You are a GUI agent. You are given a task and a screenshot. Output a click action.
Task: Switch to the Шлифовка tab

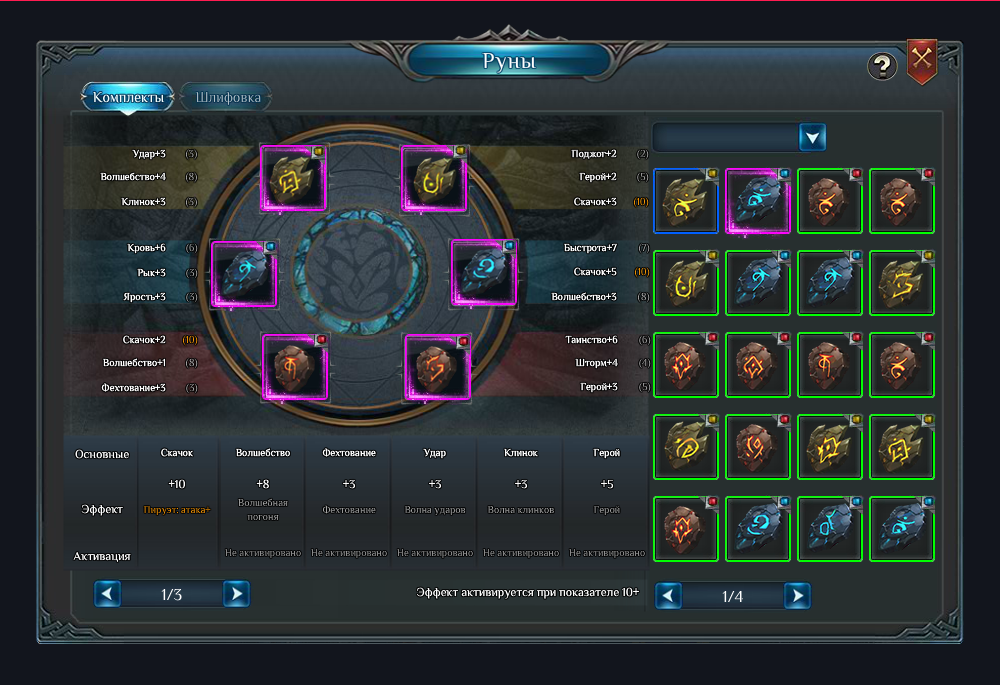(228, 98)
